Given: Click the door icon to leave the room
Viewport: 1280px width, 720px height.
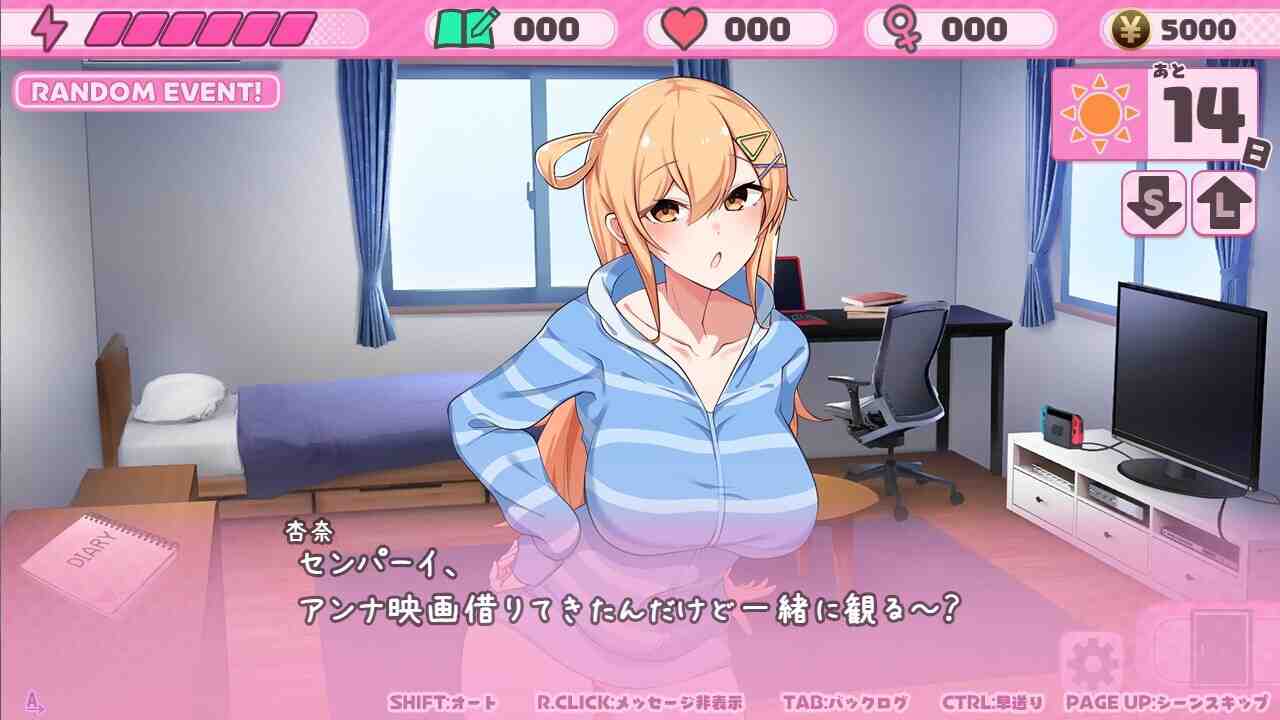Looking at the screenshot, I should click(1220, 648).
